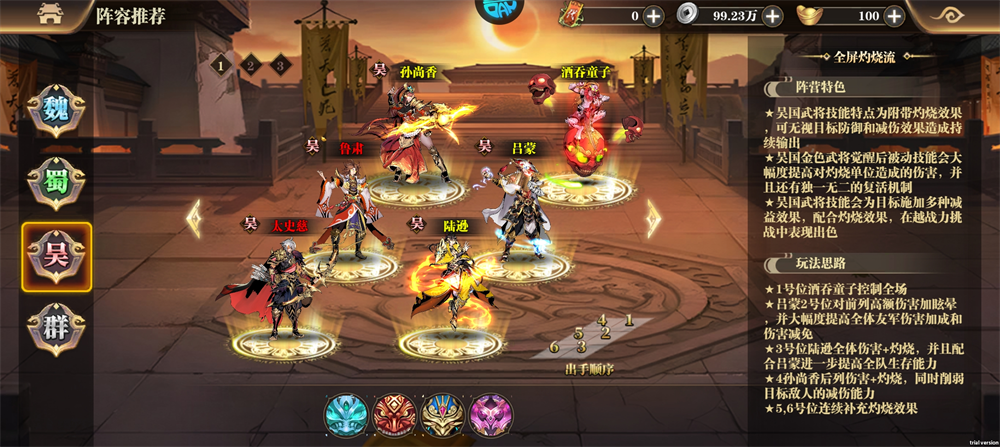Add more red ticket items with plus button
This screenshot has width=1000, height=447.
(653, 16)
